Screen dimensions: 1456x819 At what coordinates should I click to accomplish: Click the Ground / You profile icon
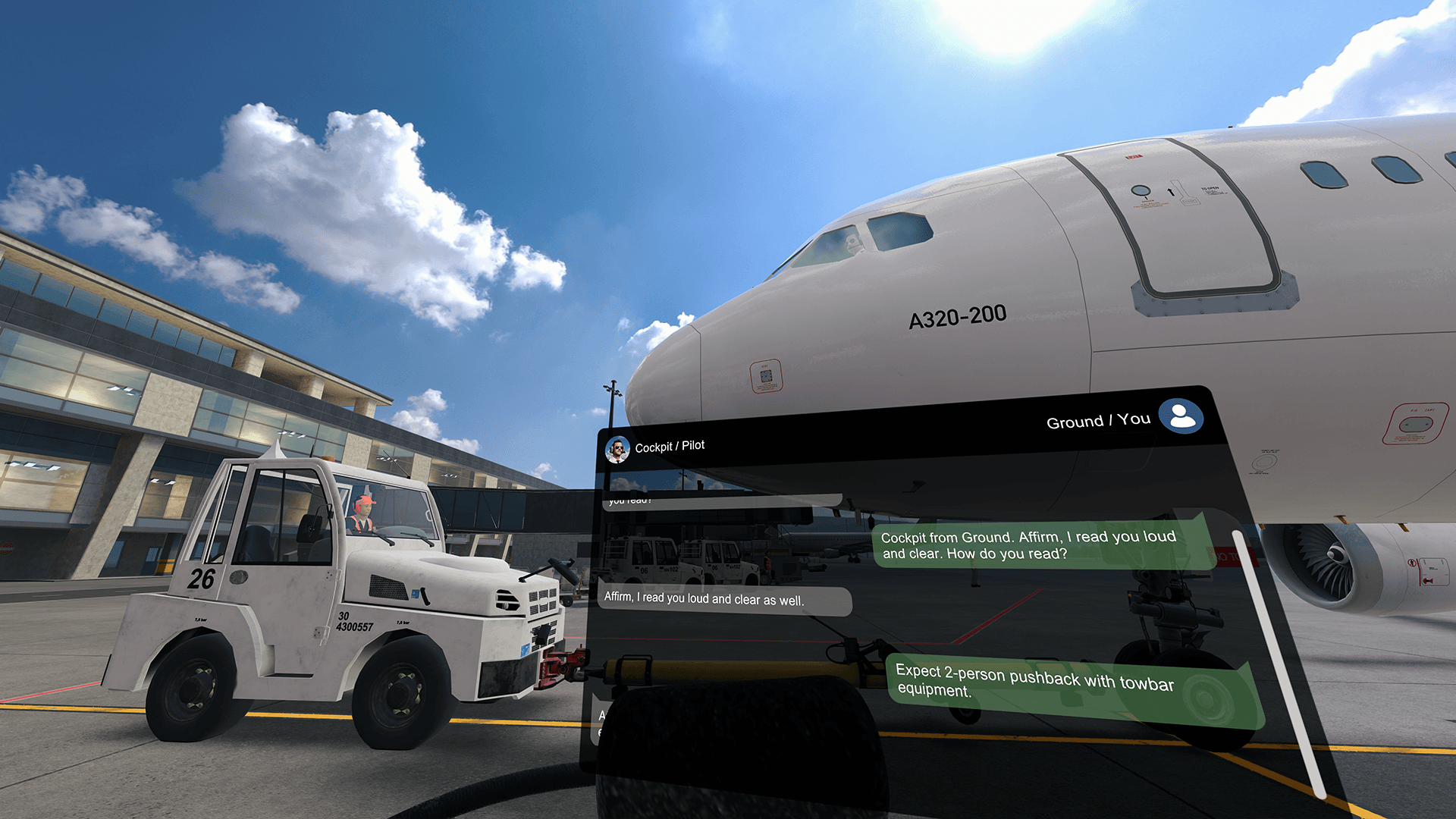coord(1181,416)
